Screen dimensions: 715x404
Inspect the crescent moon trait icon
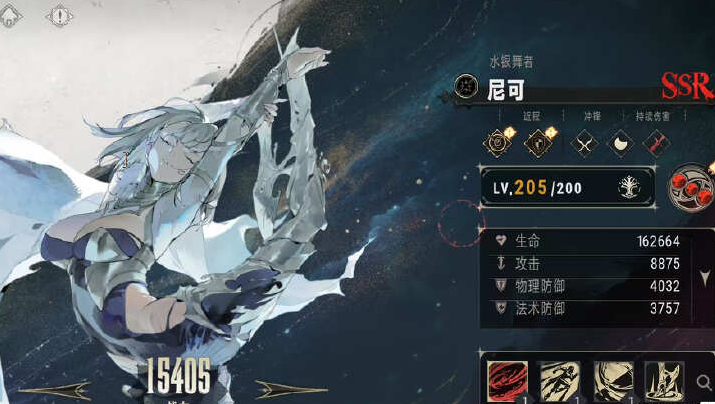tap(620, 142)
